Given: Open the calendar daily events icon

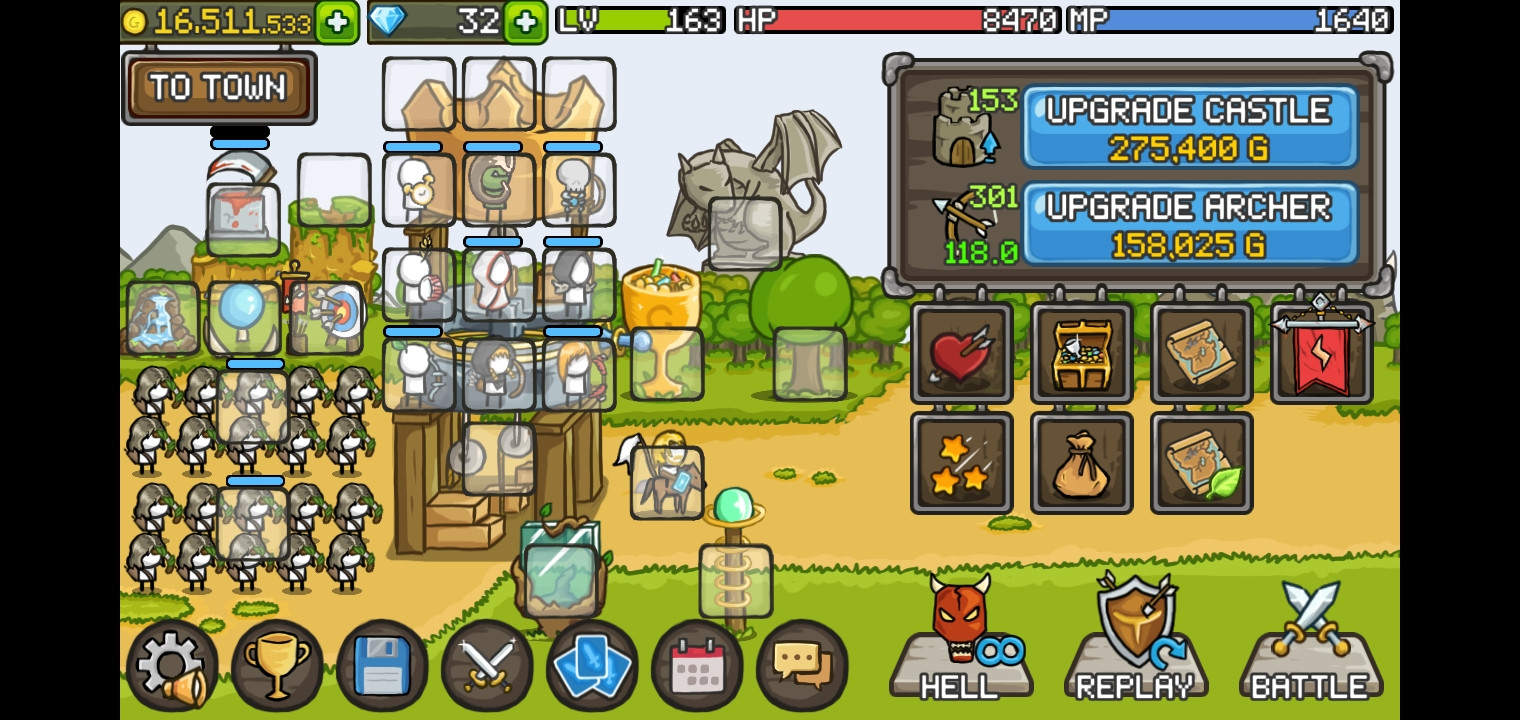Looking at the screenshot, I should 697,664.
